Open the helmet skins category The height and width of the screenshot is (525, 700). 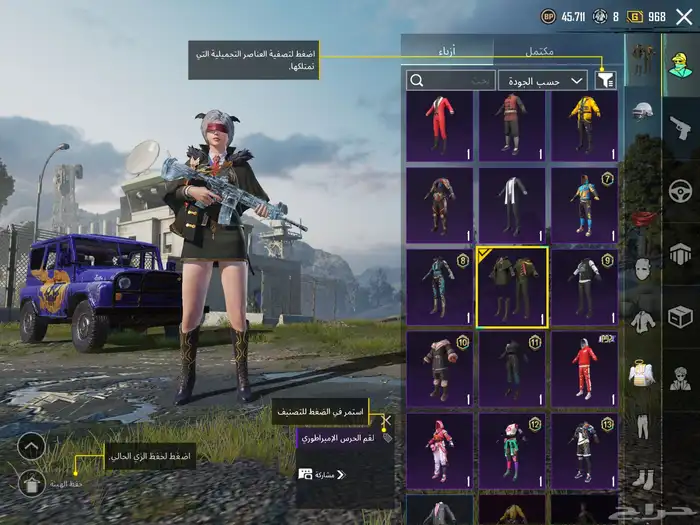tap(643, 110)
